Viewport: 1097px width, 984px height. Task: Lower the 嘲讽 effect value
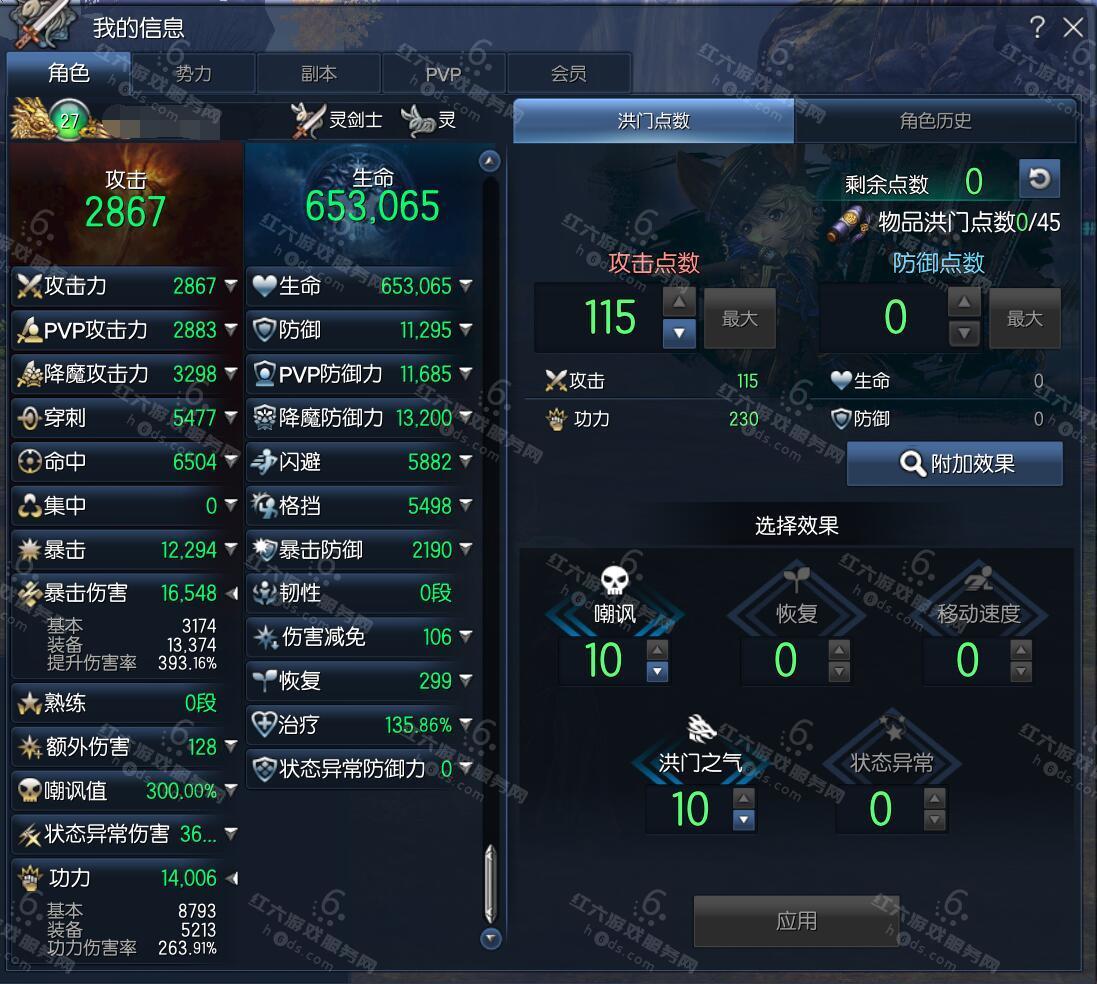tap(657, 672)
